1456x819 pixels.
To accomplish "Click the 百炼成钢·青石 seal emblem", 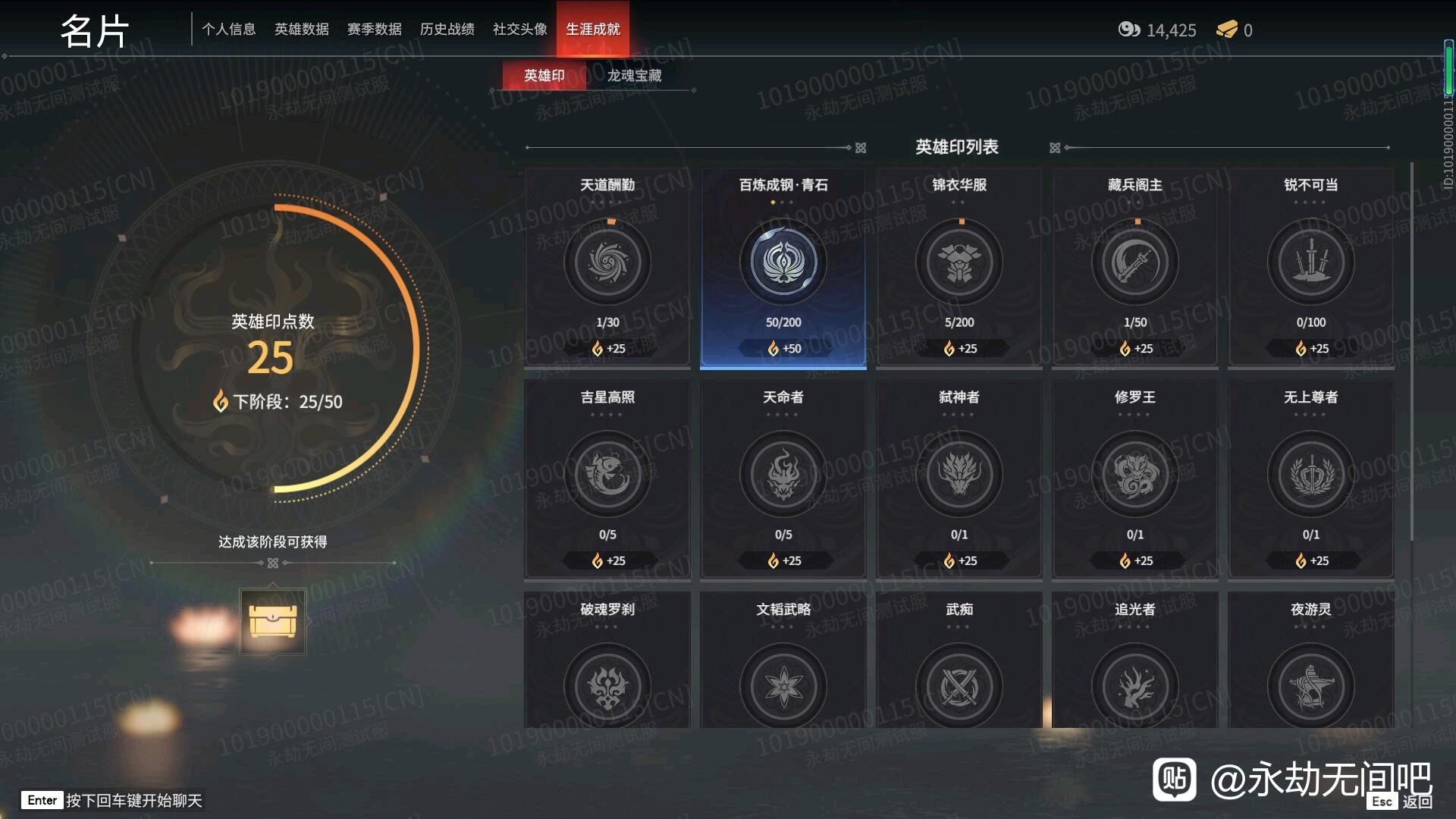I will click(x=783, y=261).
